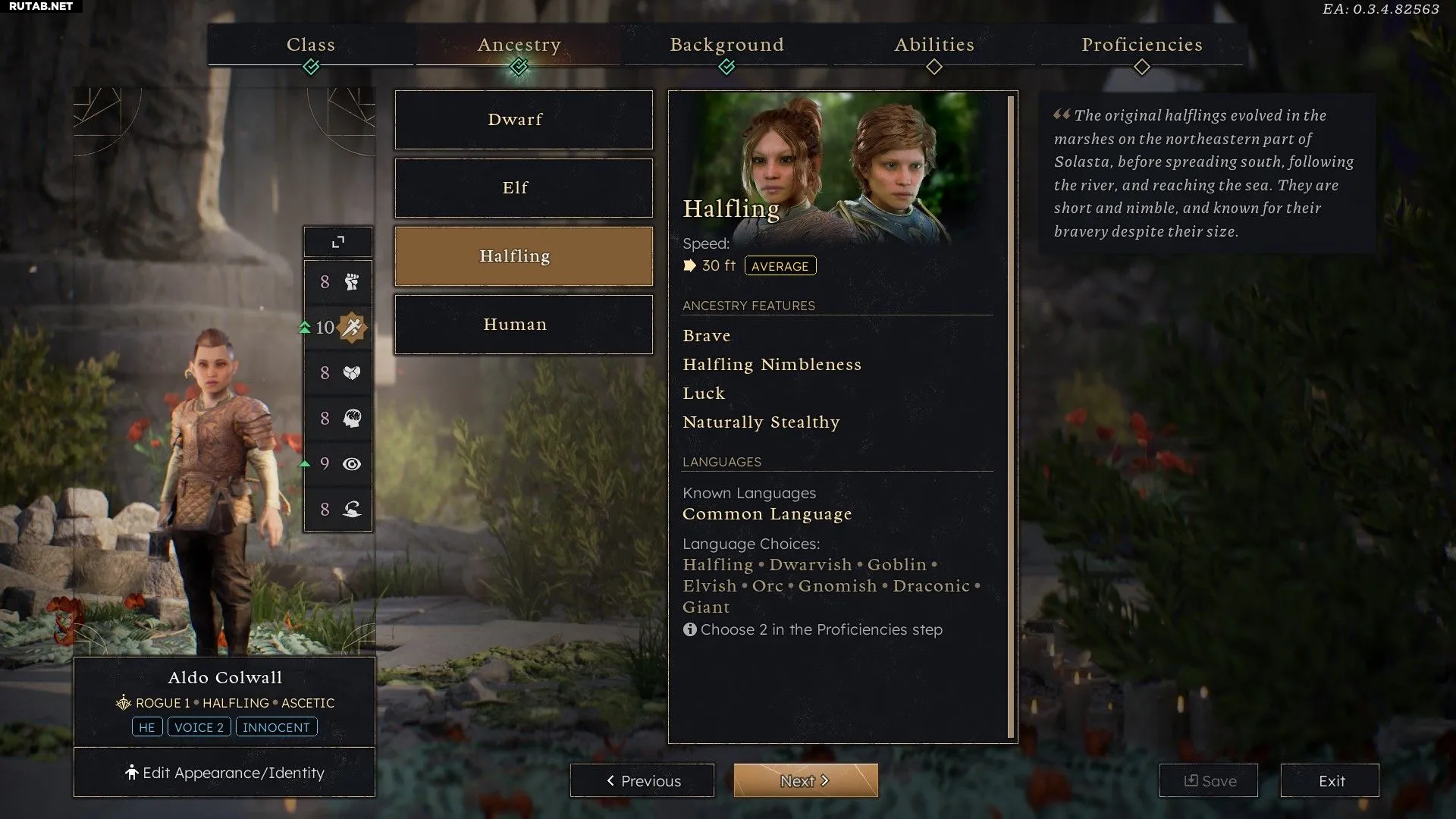The width and height of the screenshot is (1456, 819).
Task: Open the Naturally Stealthy feature
Action: pos(761,422)
